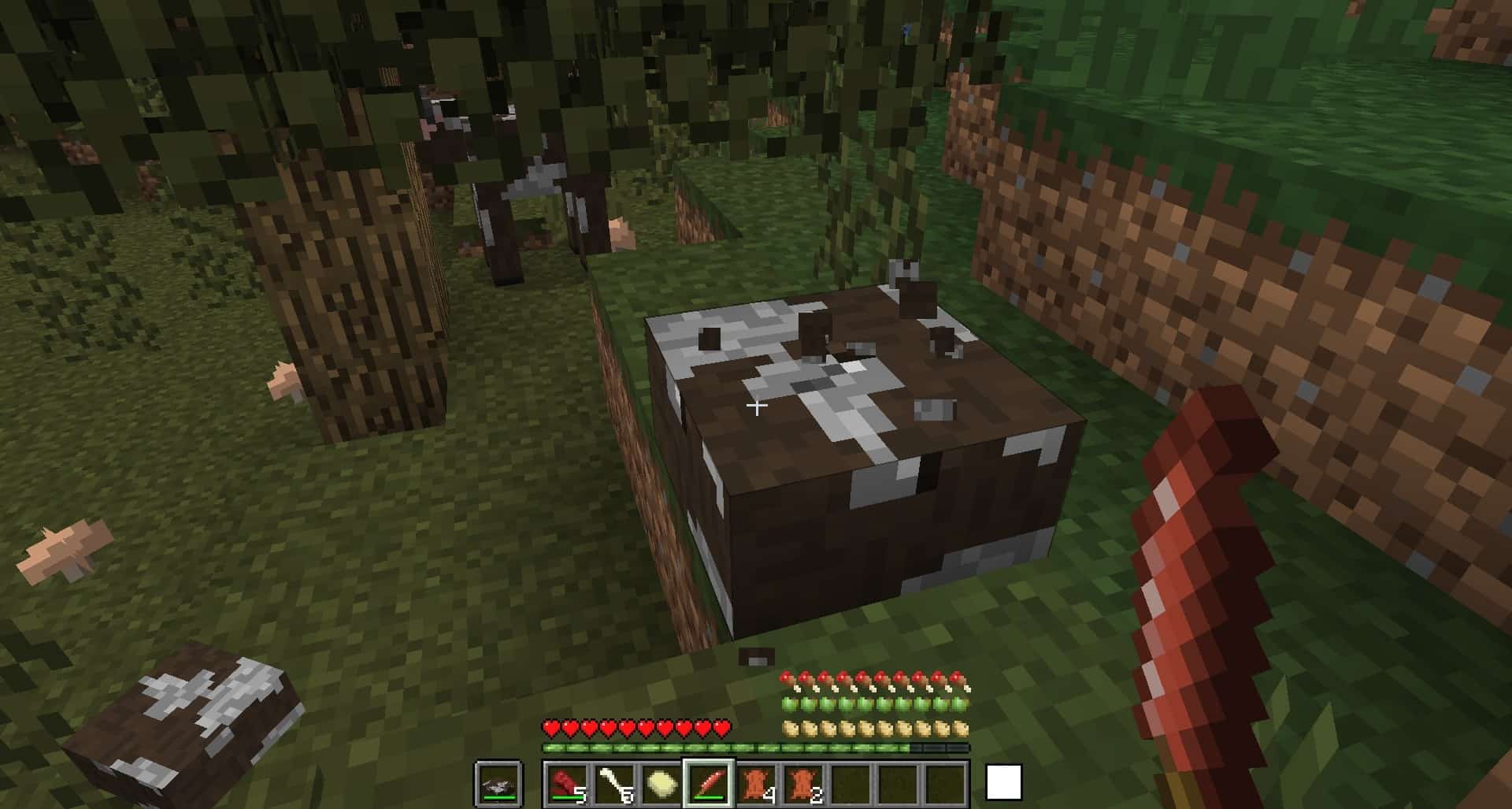The height and width of the screenshot is (809, 1512).
Task: Pick the orange hide stack of four
Action: click(x=756, y=784)
